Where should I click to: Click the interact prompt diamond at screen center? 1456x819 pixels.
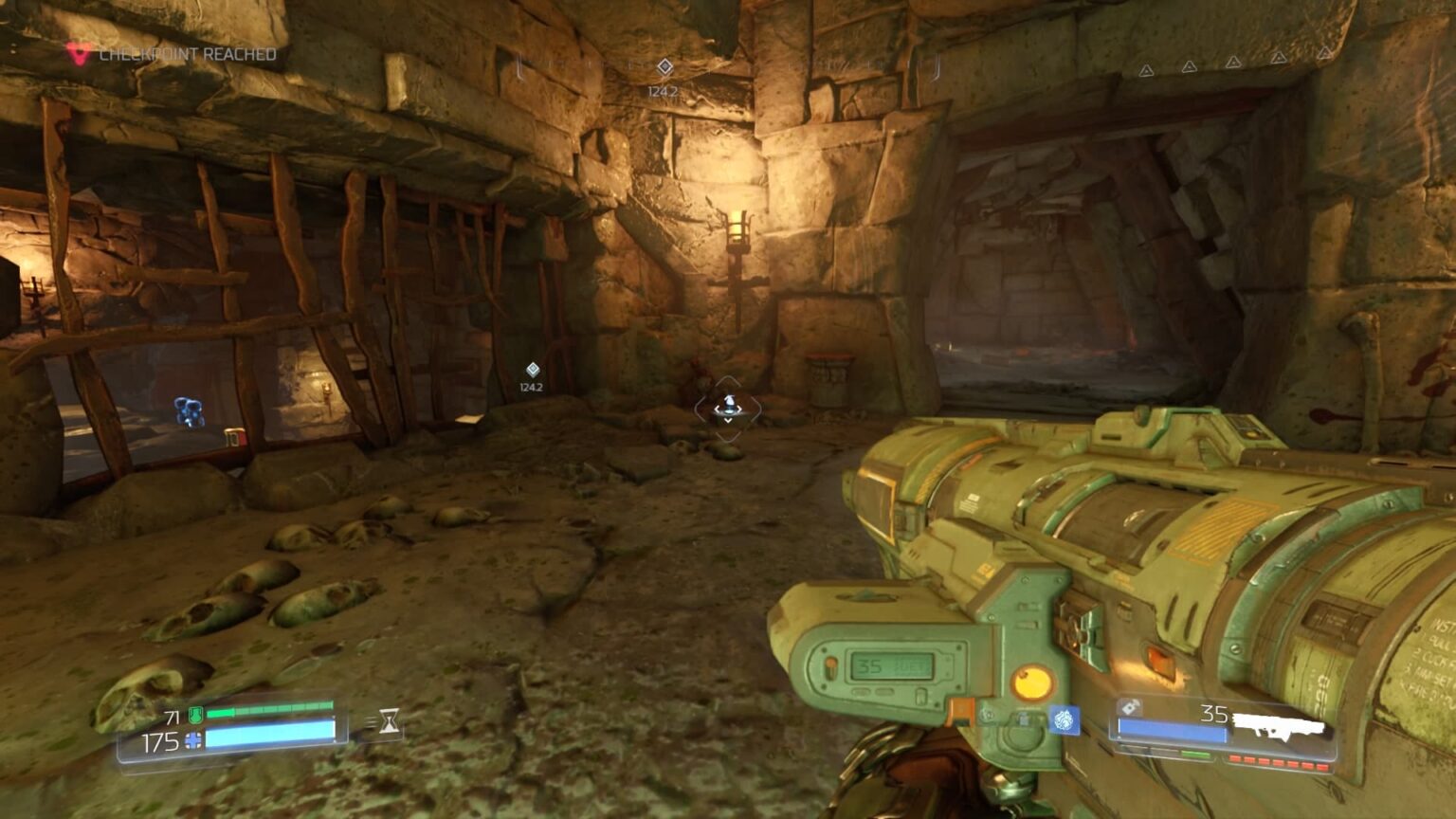(x=728, y=403)
